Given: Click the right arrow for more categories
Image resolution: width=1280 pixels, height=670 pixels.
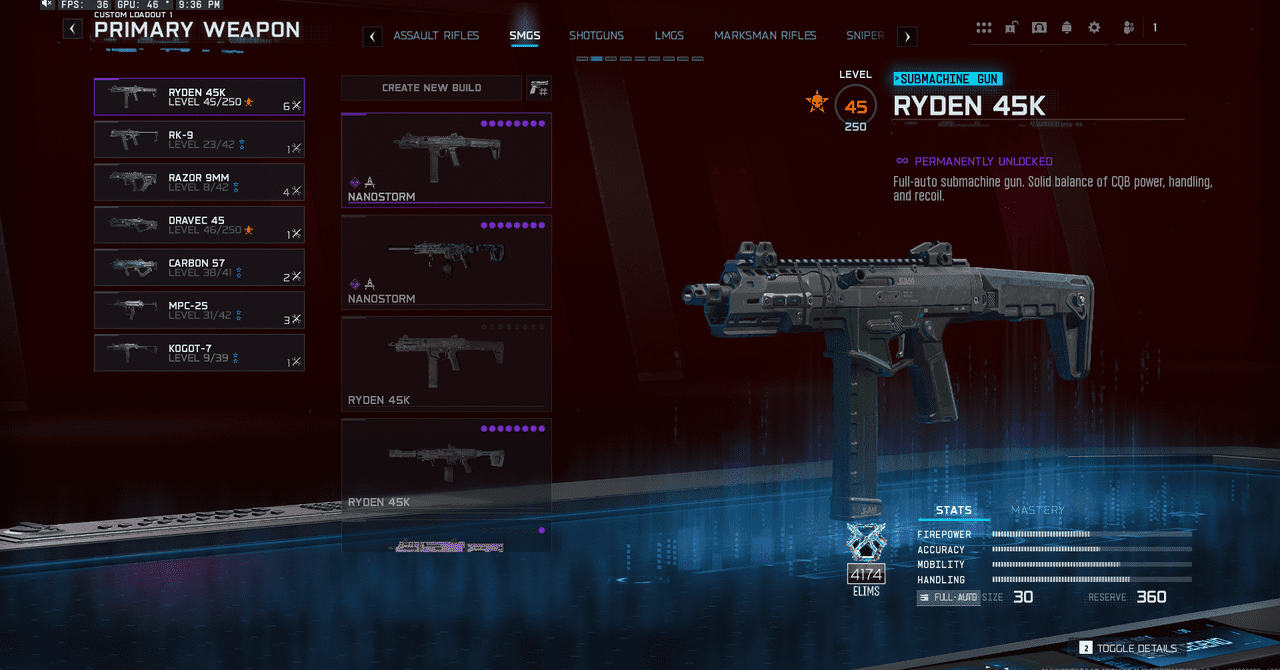Looking at the screenshot, I should pyautogui.click(x=907, y=37).
